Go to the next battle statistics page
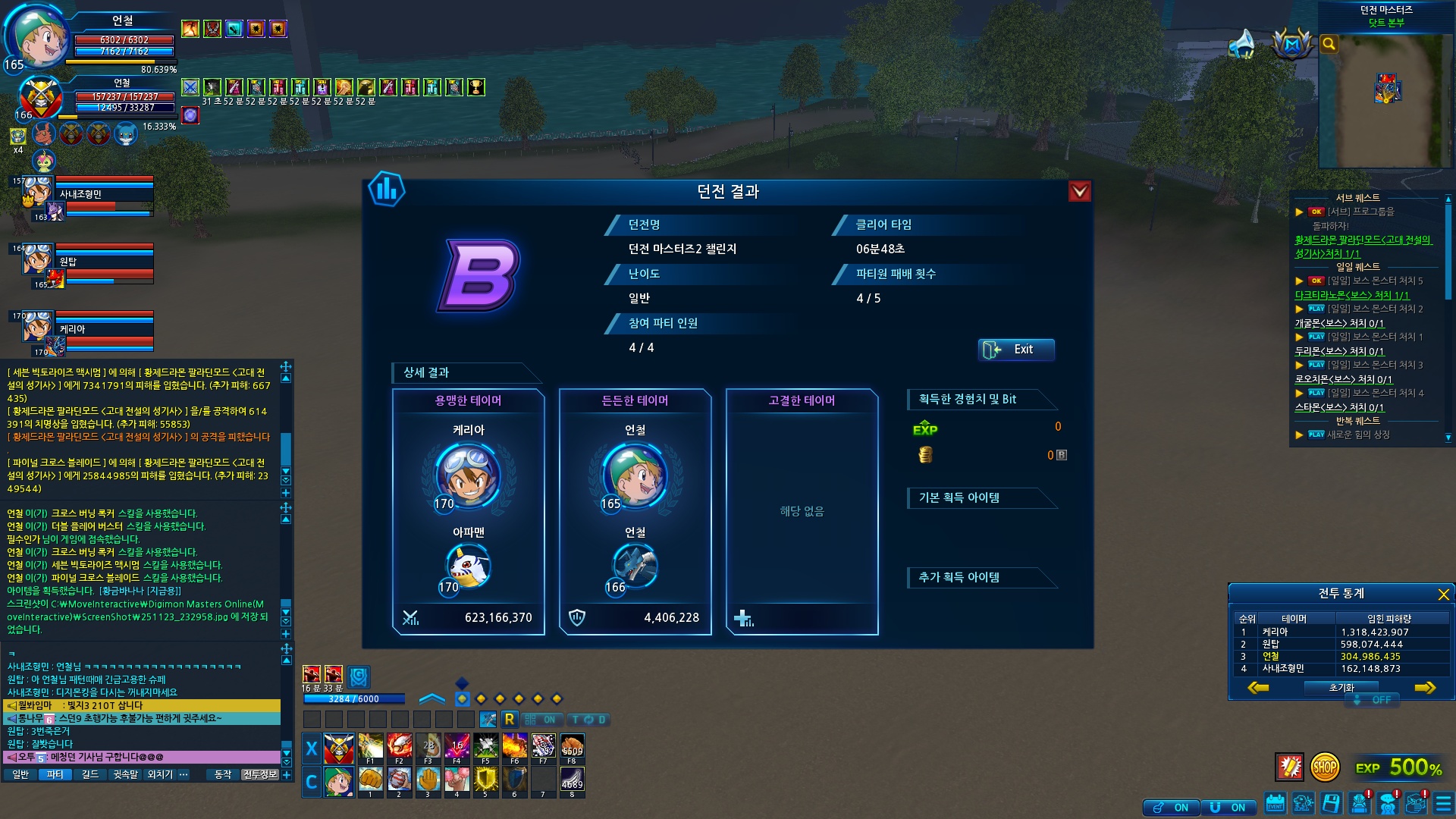1456x819 pixels. coord(1425,688)
